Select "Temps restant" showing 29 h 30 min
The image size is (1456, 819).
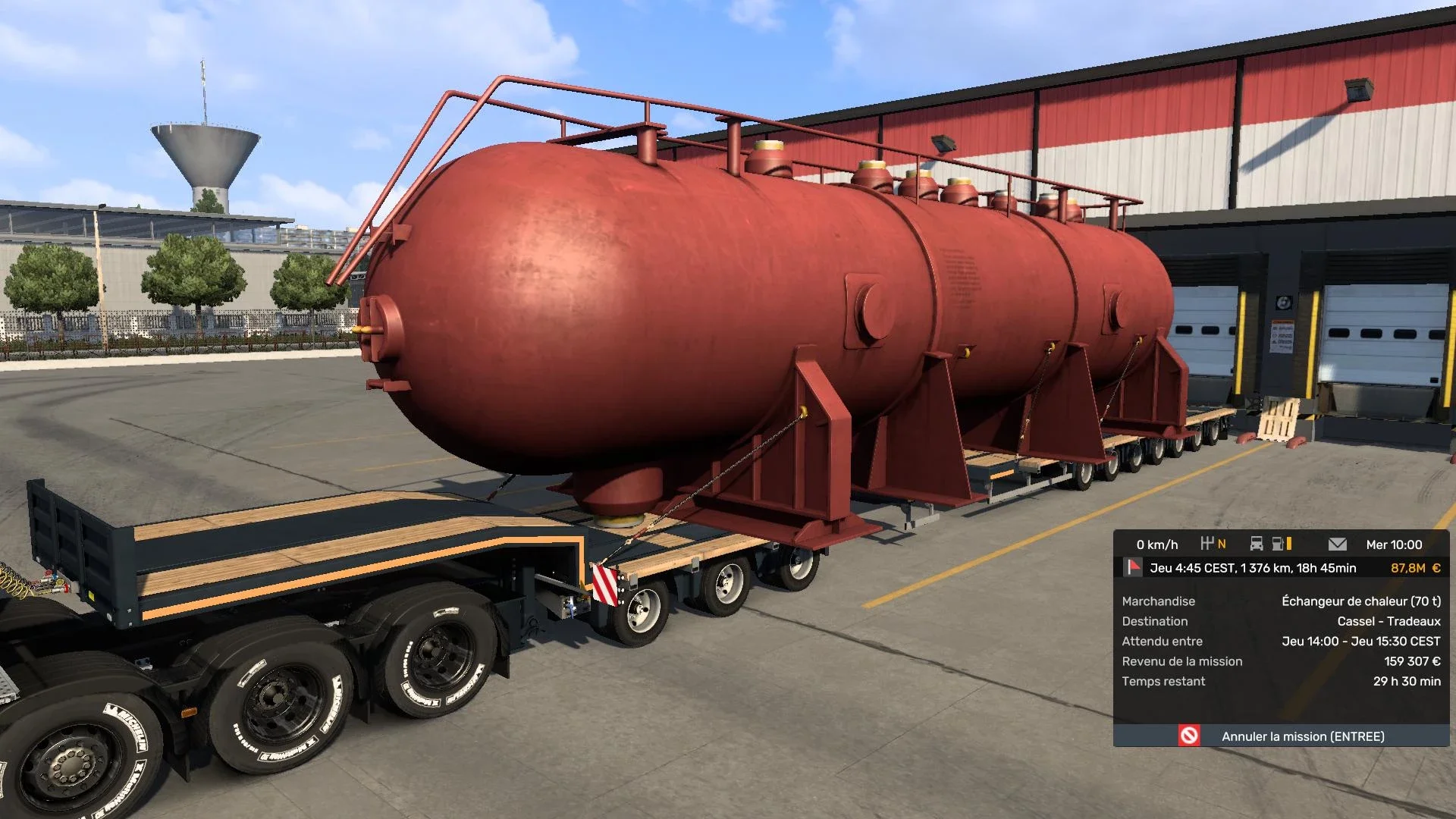point(1164,681)
